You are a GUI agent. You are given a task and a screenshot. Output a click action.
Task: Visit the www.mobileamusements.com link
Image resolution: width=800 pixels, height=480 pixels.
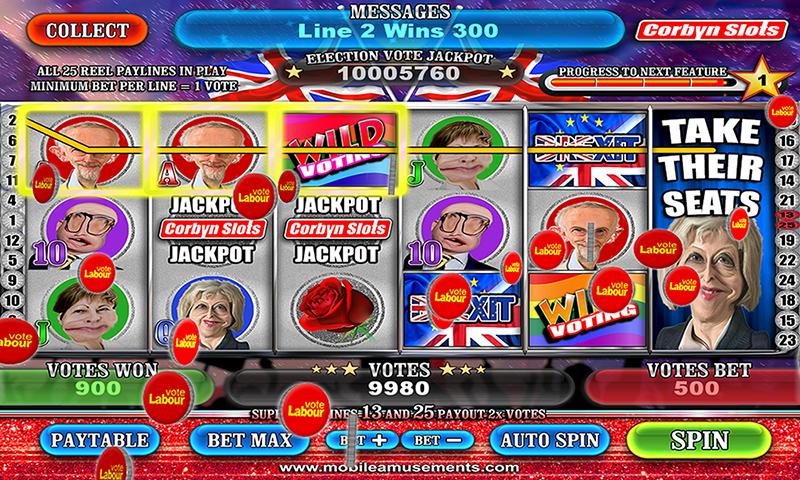coord(397,468)
